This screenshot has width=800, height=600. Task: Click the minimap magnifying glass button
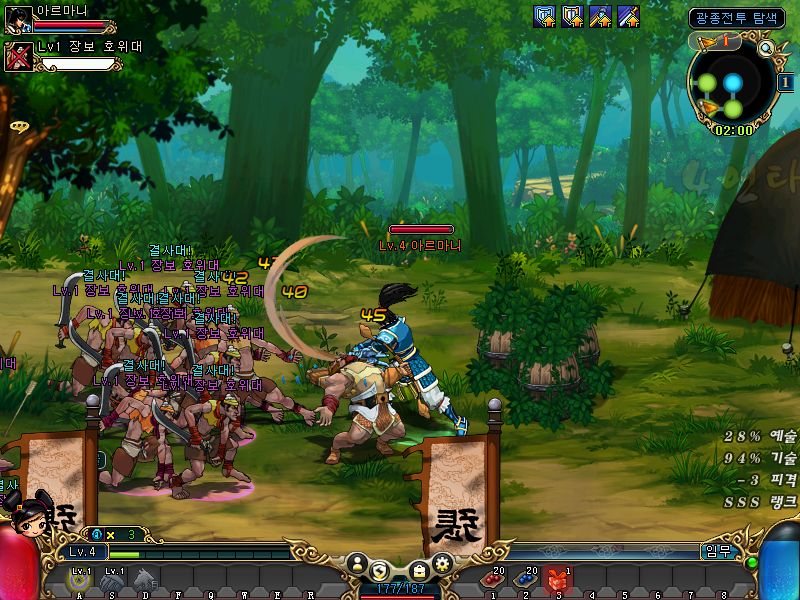pos(767,49)
